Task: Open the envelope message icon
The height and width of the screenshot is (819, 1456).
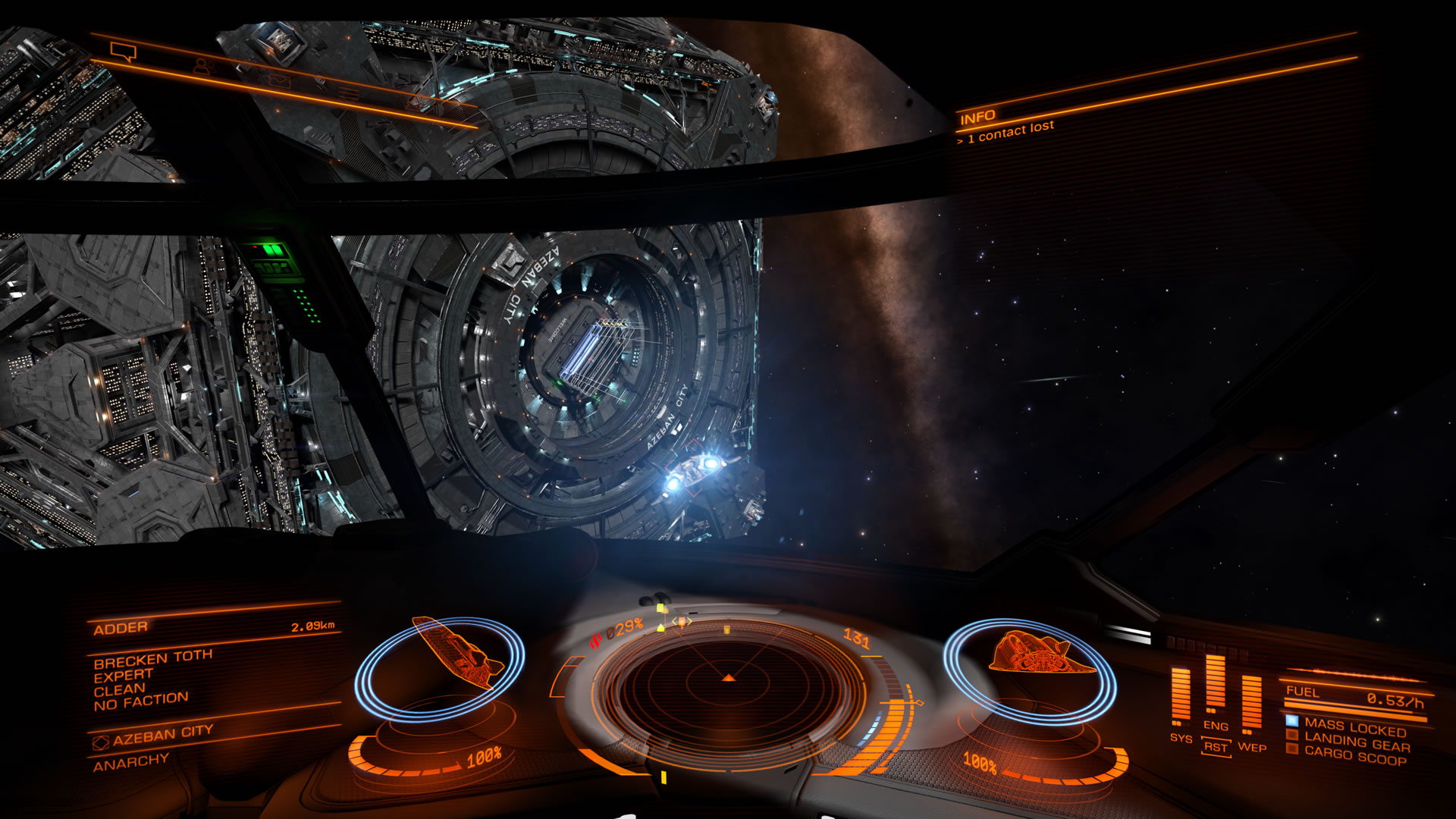Action: click(280, 80)
